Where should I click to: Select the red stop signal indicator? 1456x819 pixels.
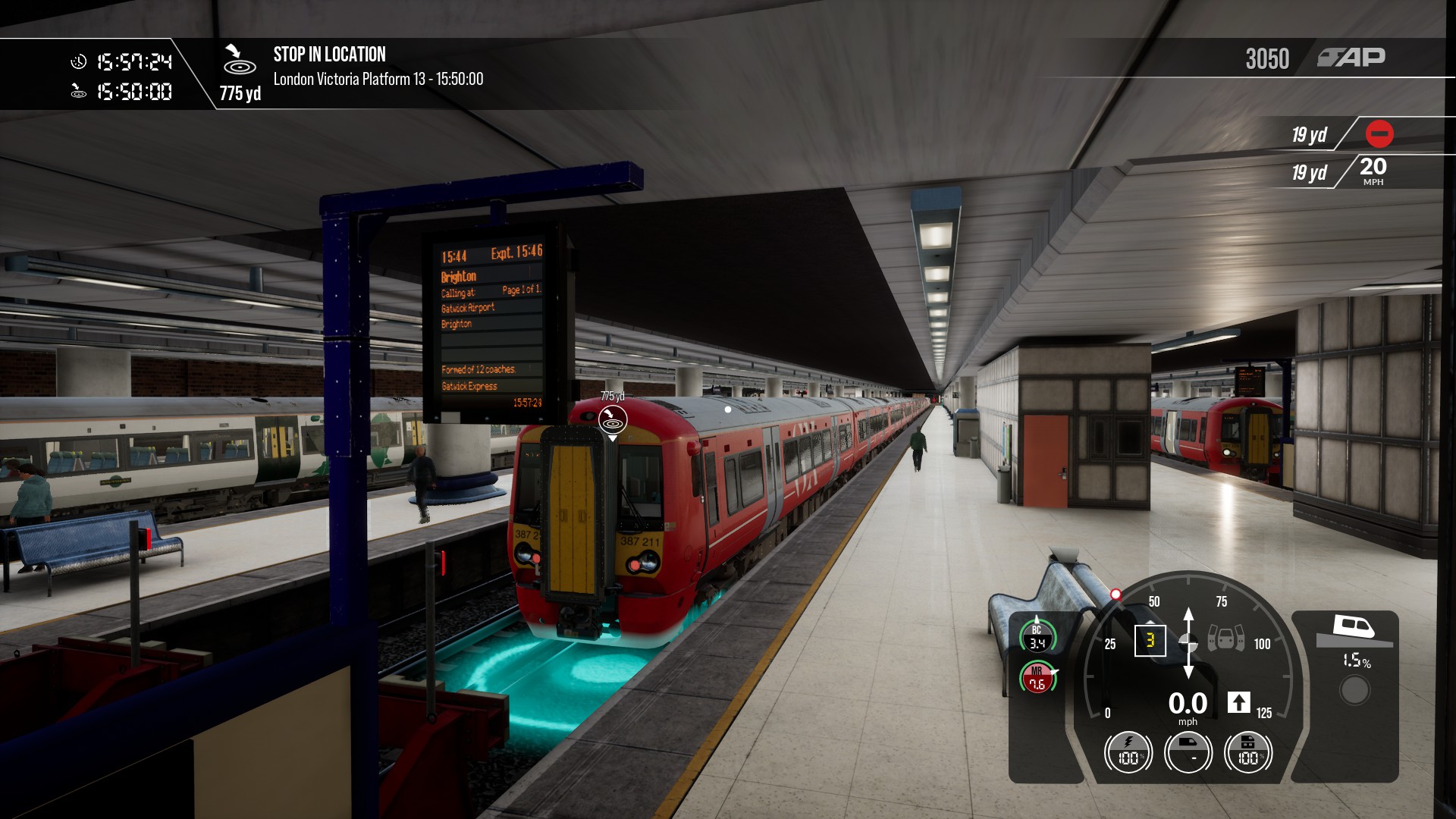tap(1379, 134)
